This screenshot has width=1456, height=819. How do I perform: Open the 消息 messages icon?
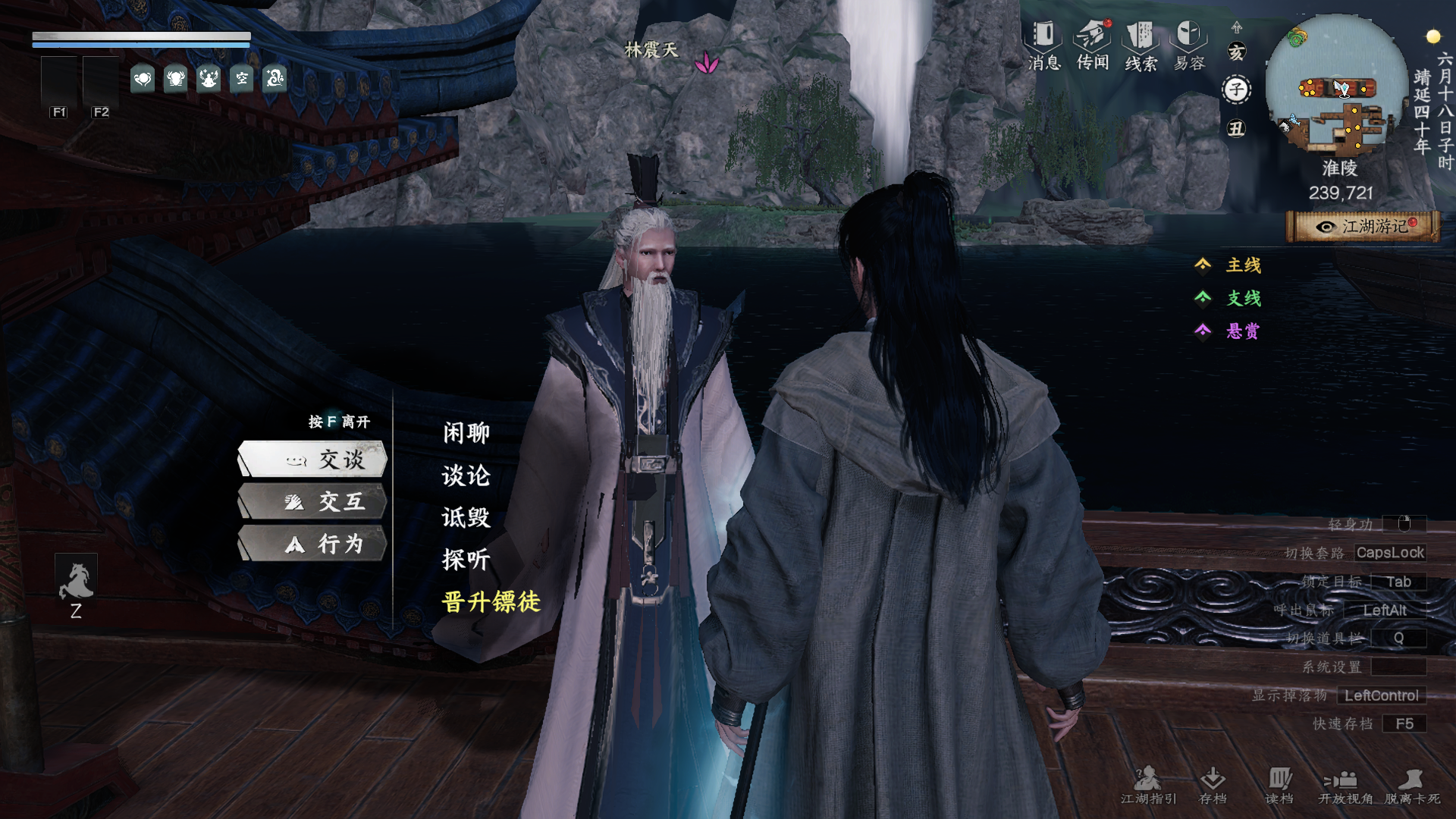(1043, 45)
